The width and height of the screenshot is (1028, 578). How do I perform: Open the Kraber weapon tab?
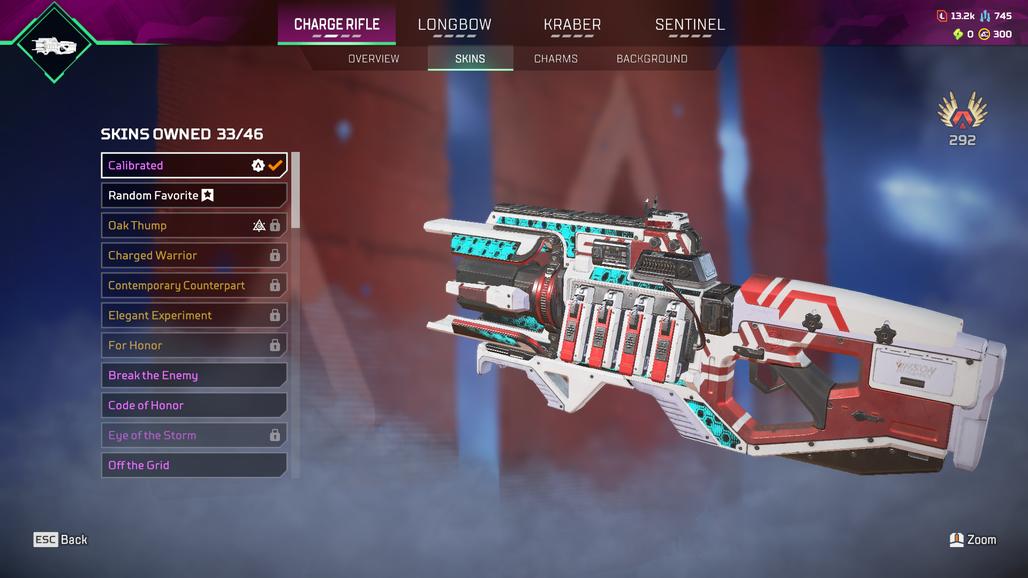point(572,24)
